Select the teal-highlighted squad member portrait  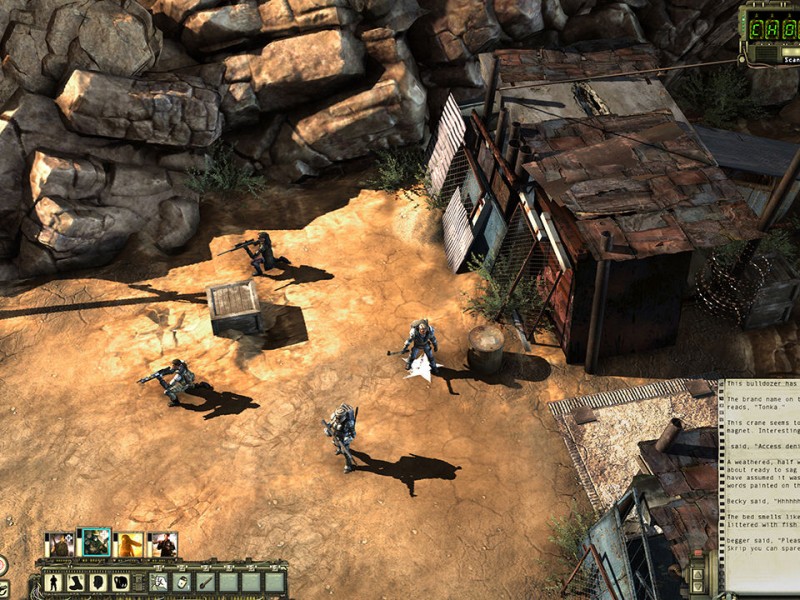click(x=95, y=543)
